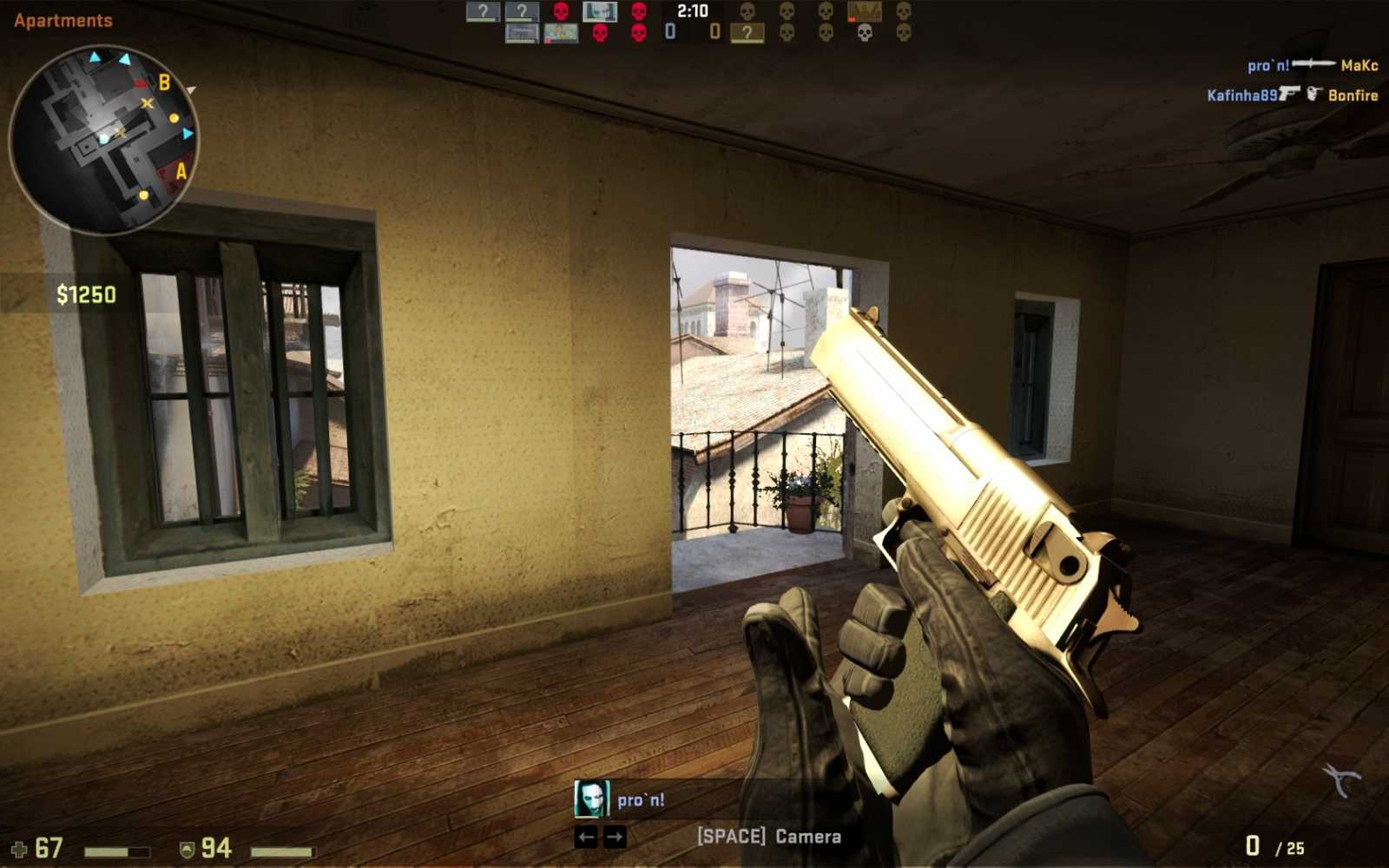Select the Apartments location label
Screen dimensions: 1389x868
(63, 19)
